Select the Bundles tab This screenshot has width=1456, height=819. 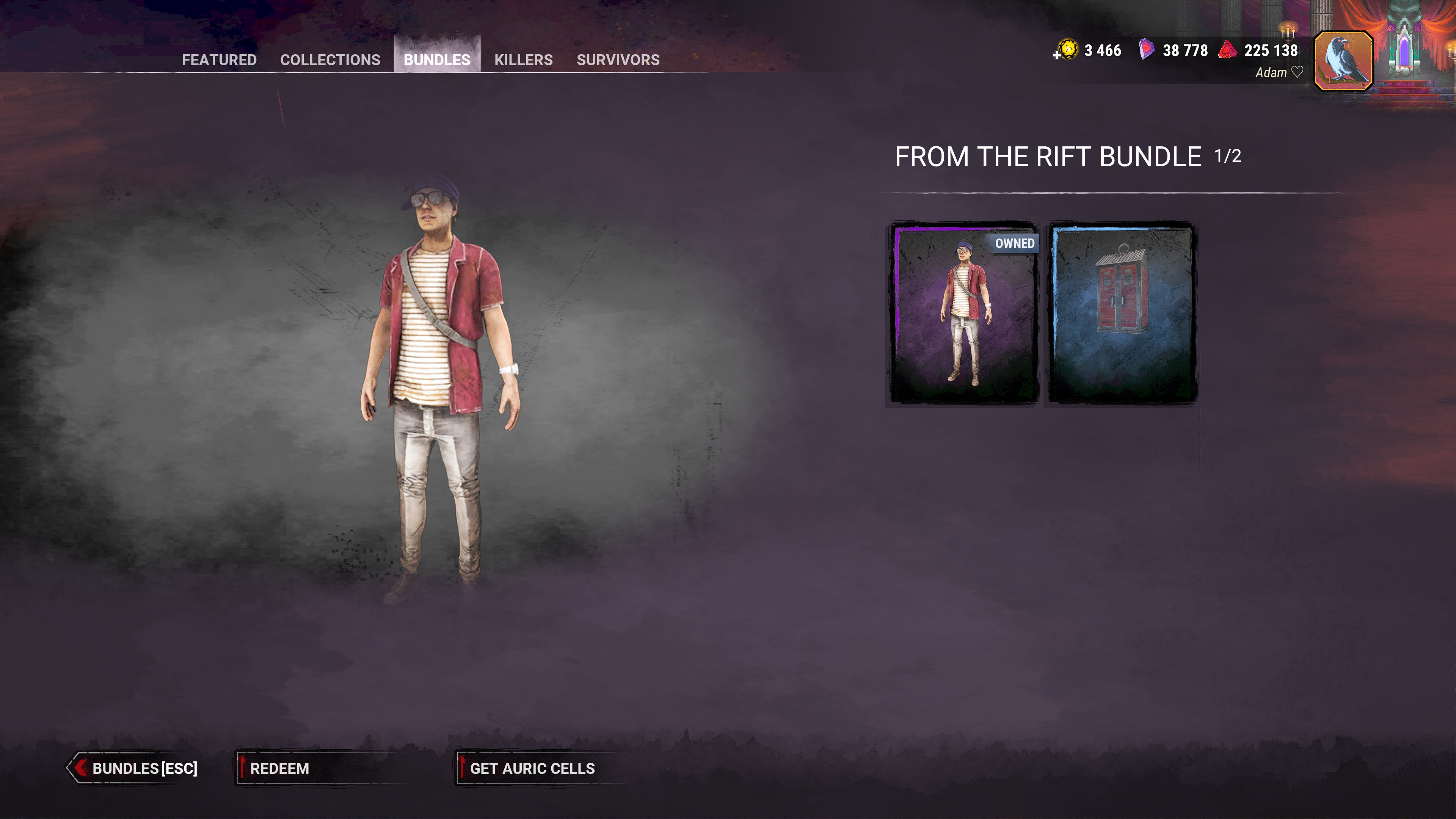point(436,60)
